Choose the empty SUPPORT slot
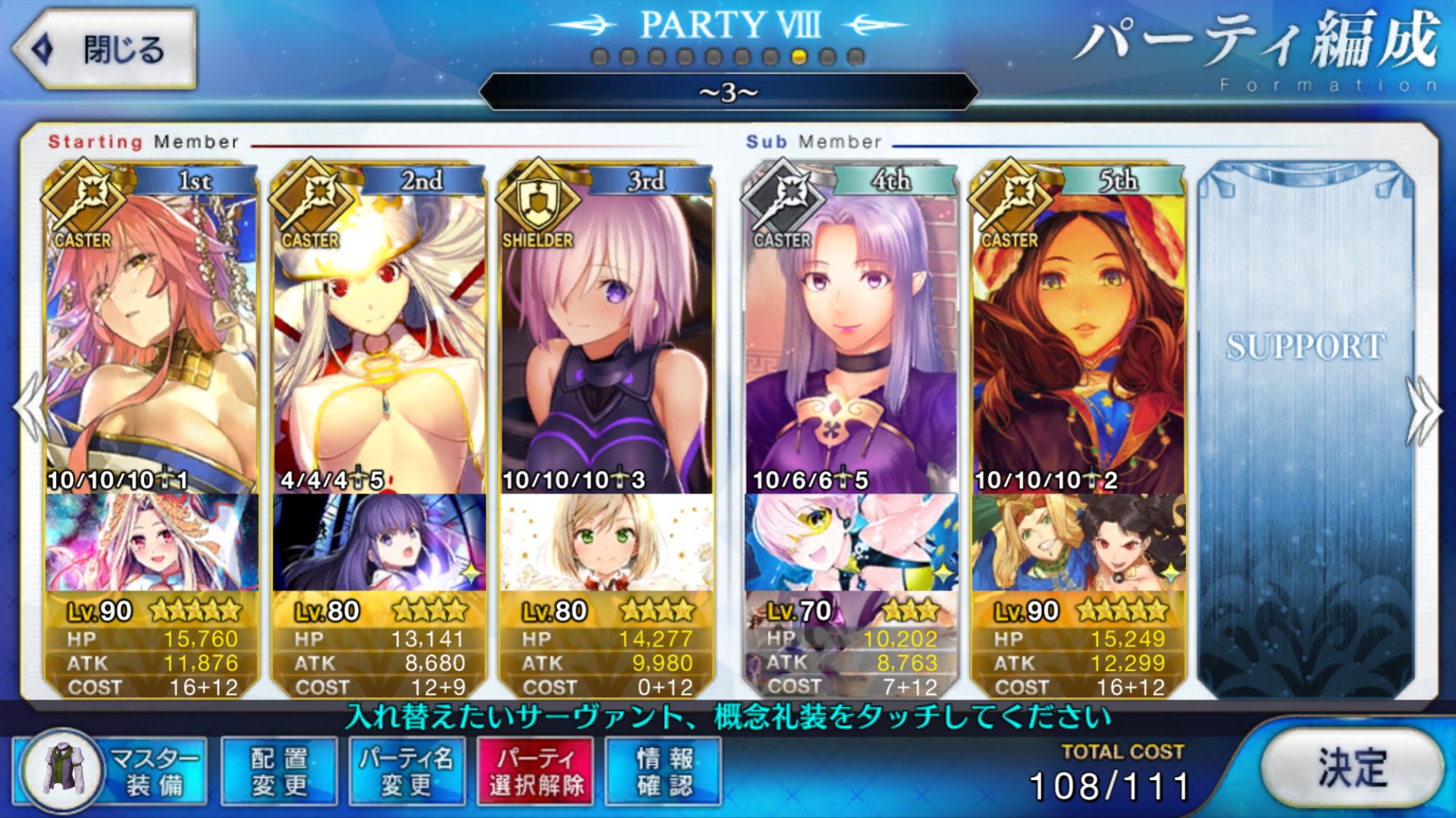 pyautogui.click(x=1306, y=429)
